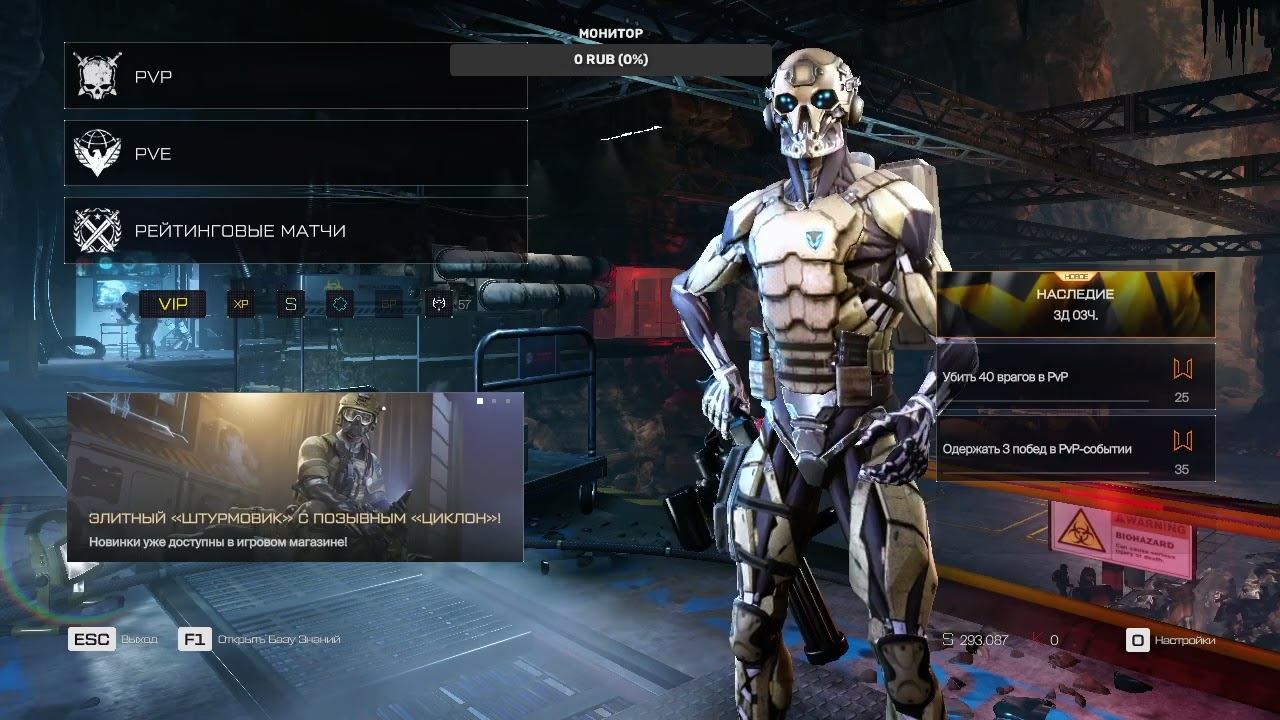
Task: Open the Наследие event banner
Action: [1075, 304]
